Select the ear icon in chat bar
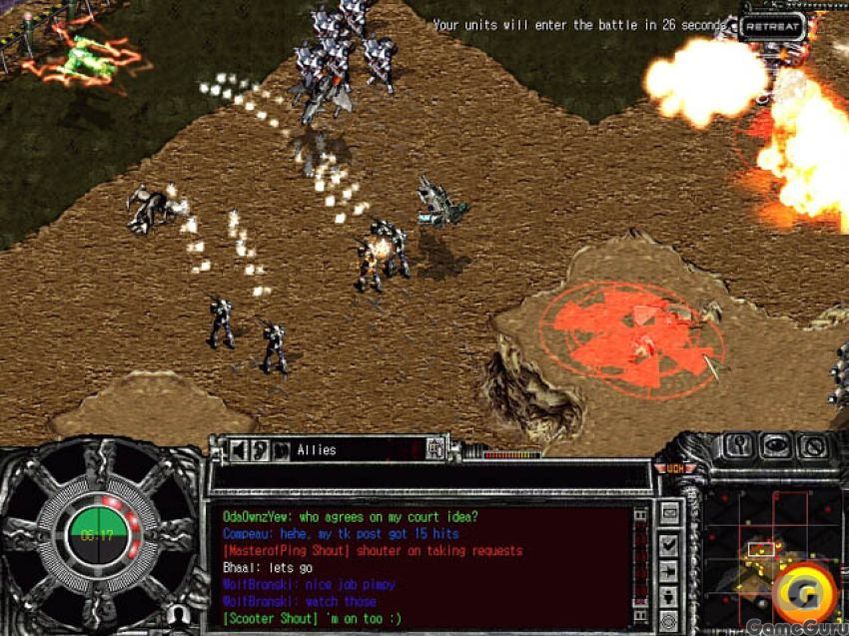849x636 pixels. 260,450
